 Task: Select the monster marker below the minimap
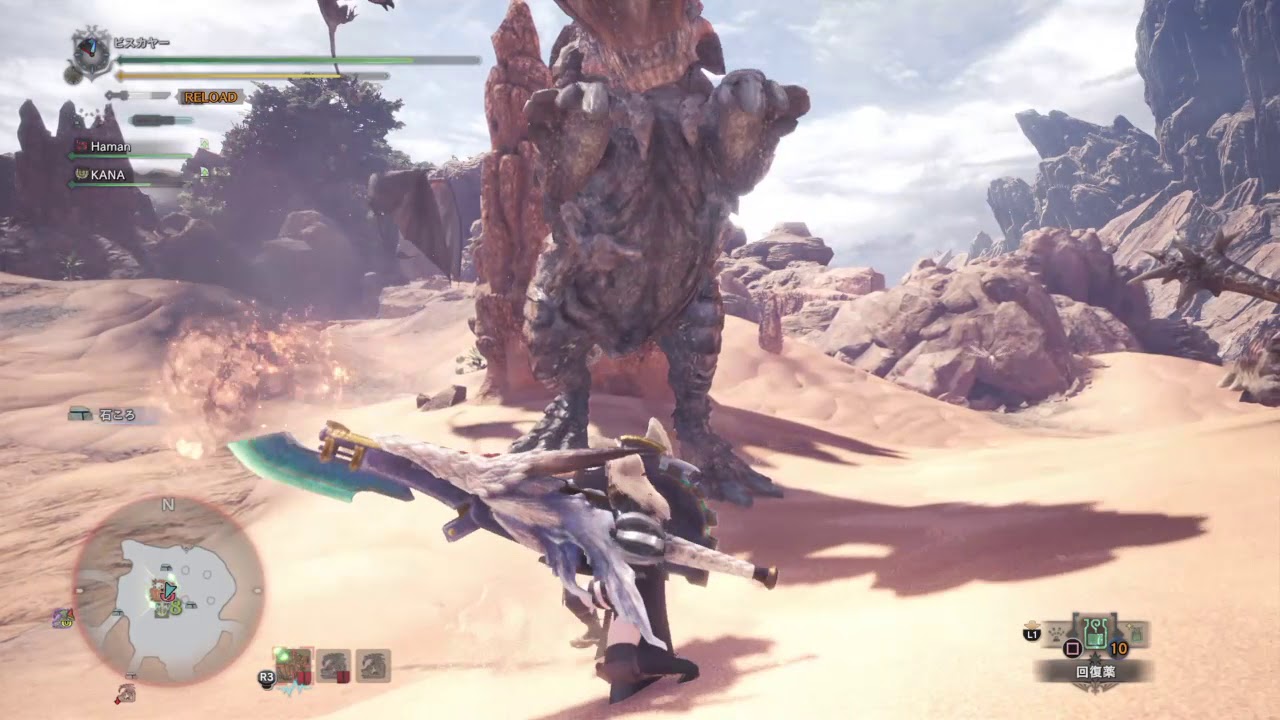[x=126, y=692]
